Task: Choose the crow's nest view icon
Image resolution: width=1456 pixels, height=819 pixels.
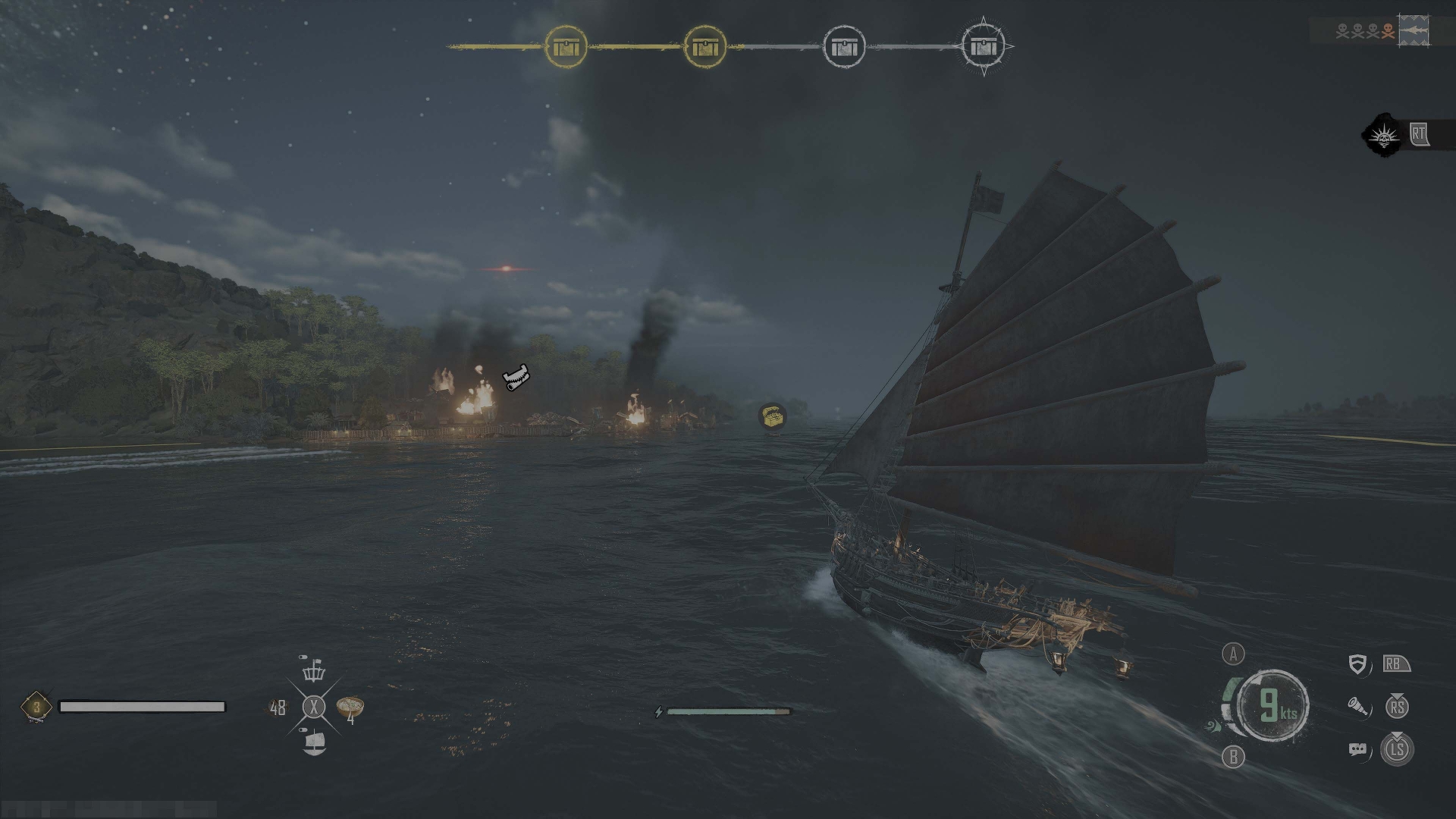Action: (313, 671)
